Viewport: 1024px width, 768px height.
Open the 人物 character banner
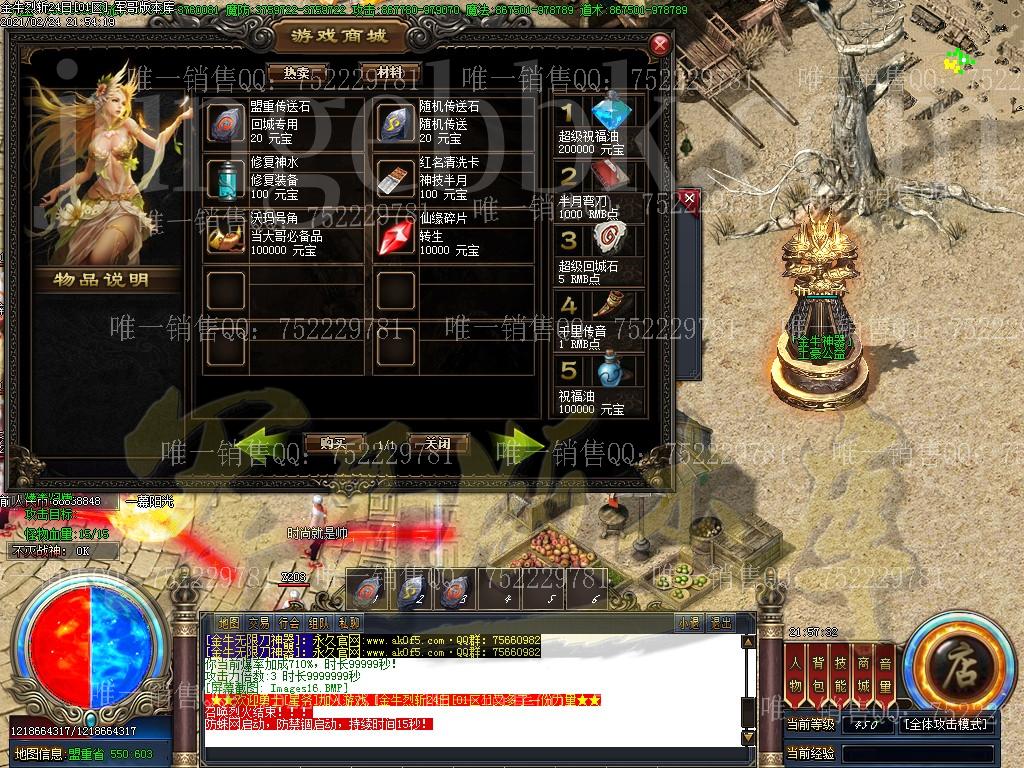tap(795, 674)
